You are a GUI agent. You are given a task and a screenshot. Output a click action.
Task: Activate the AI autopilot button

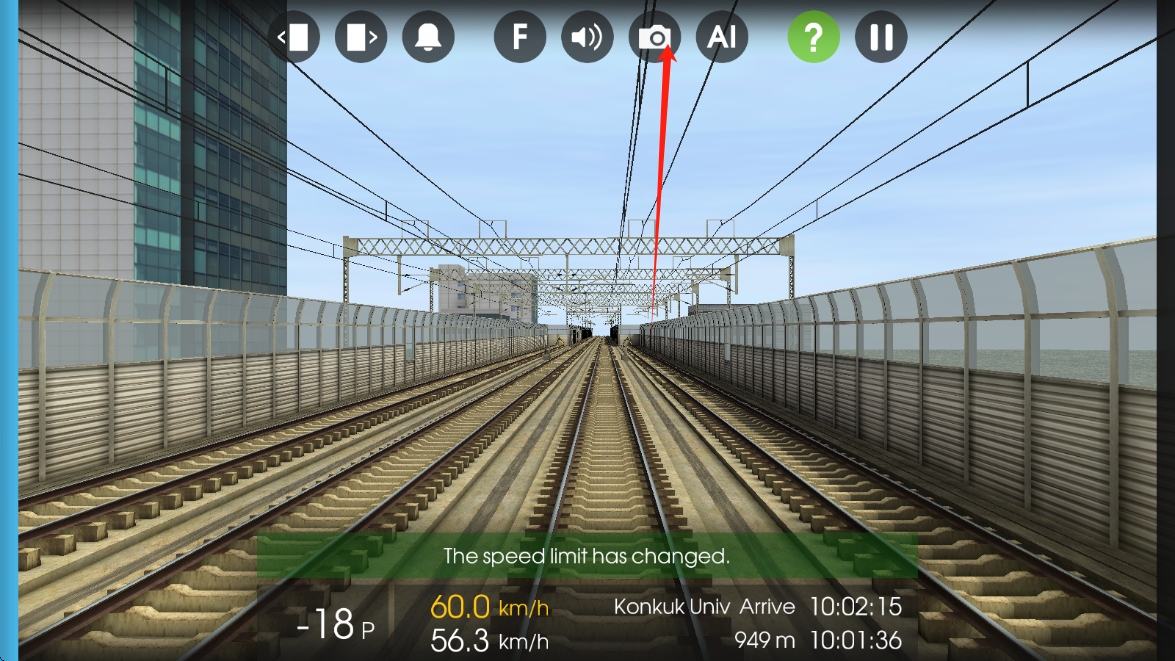point(721,38)
